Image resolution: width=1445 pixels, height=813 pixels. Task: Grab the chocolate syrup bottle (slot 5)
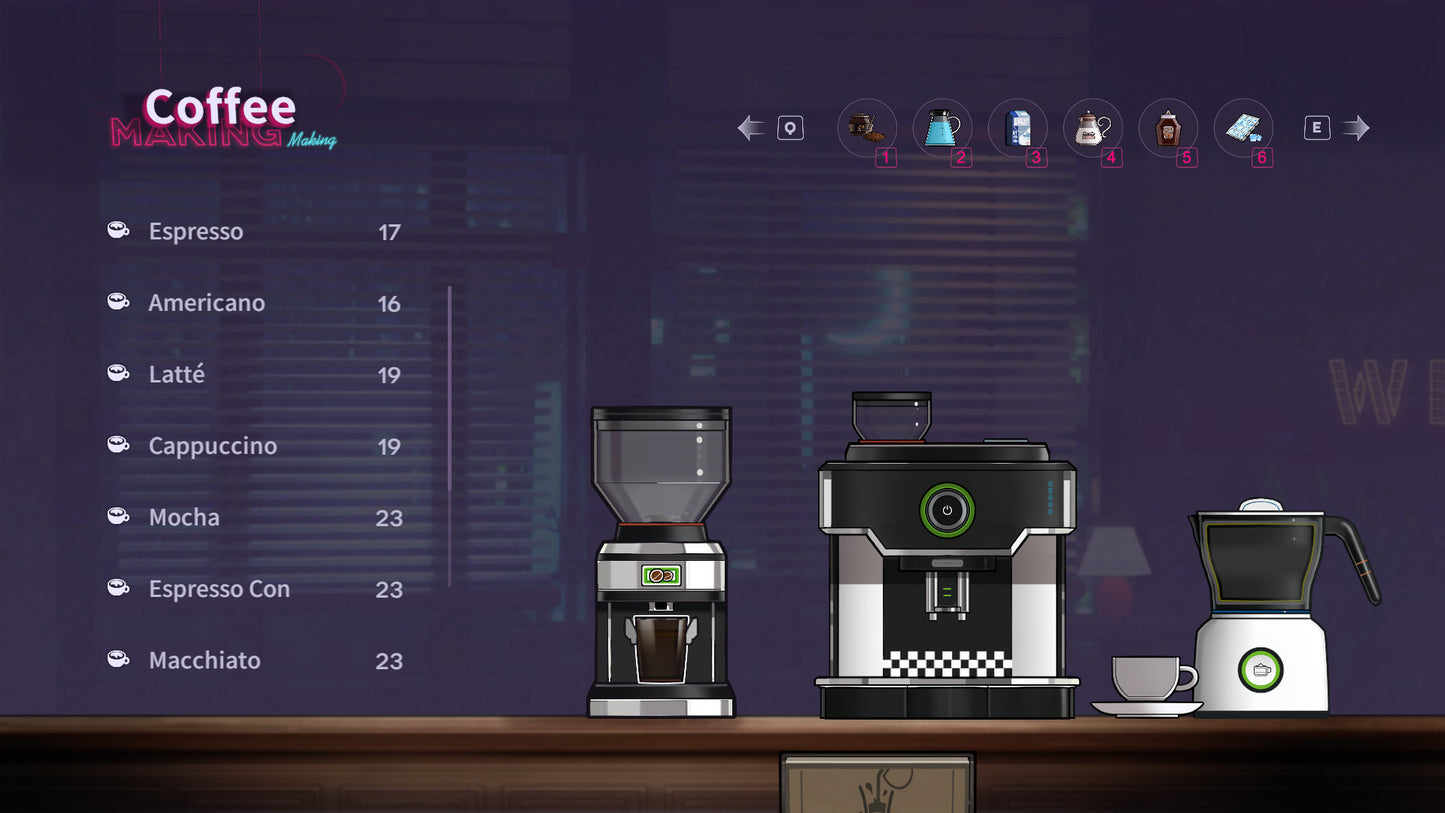[x=1167, y=126]
